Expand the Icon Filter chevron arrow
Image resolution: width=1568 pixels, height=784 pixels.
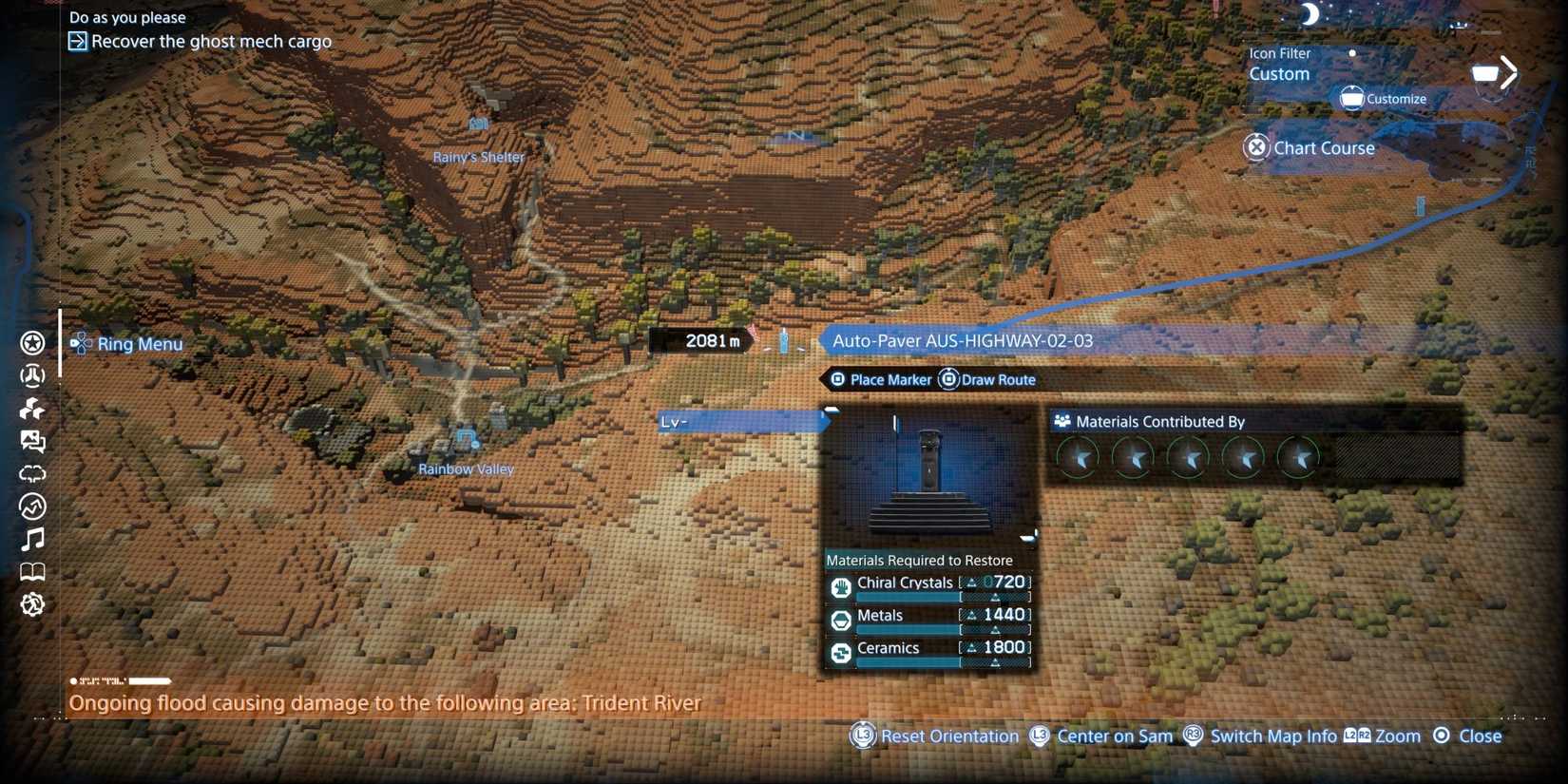pyautogui.click(x=1507, y=72)
